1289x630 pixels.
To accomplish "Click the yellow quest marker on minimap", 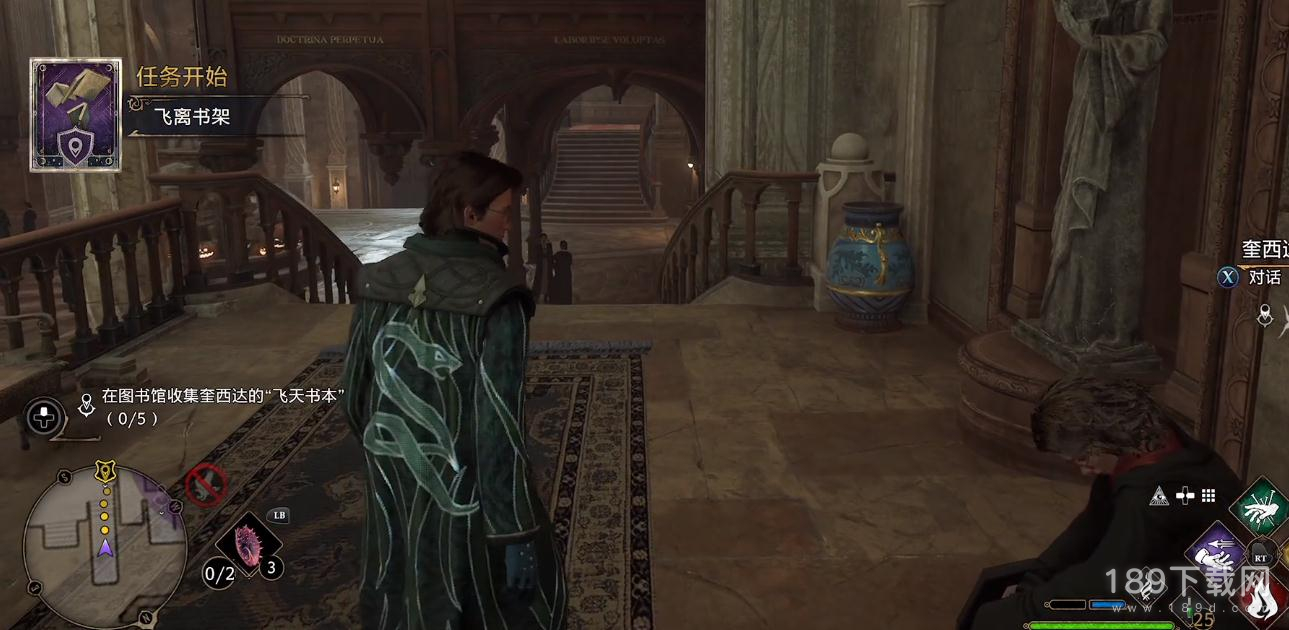I will tap(104, 468).
